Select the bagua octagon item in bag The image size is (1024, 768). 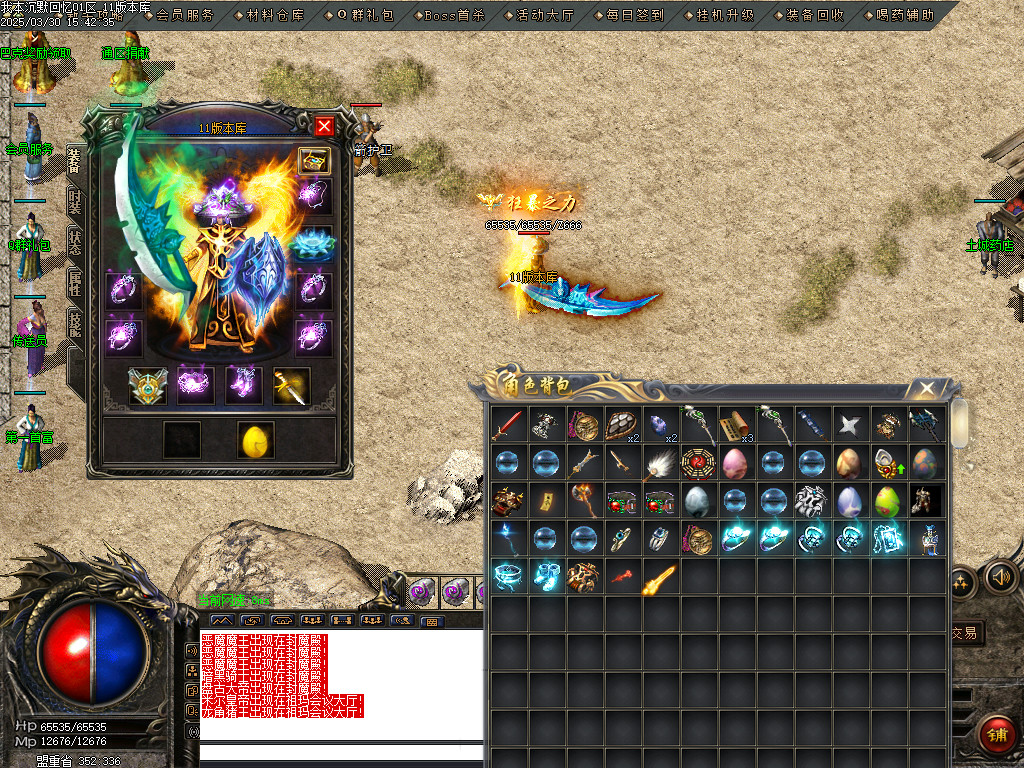tap(697, 462)
